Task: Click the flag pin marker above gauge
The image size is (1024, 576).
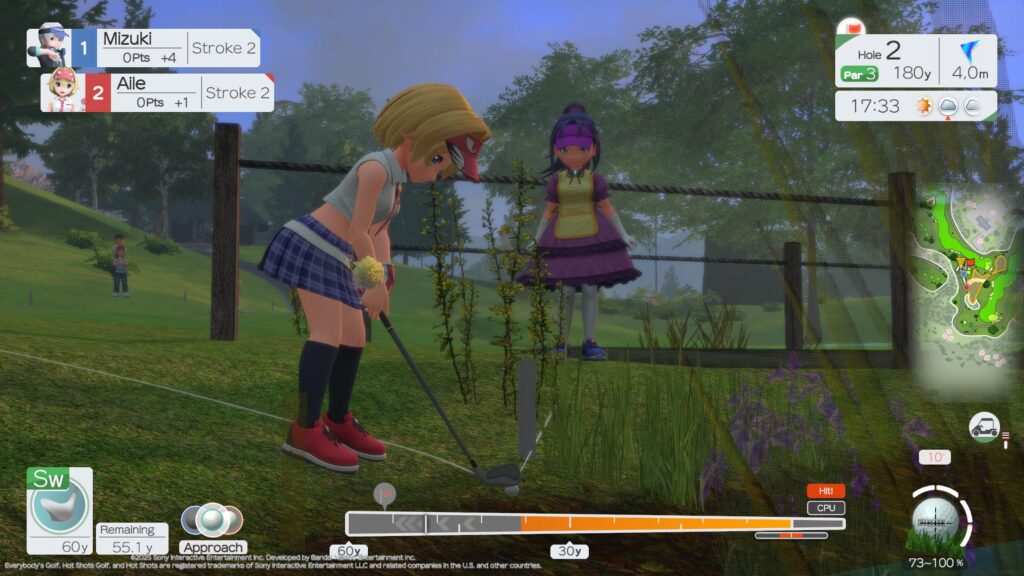Action: [x=382, y=494]
